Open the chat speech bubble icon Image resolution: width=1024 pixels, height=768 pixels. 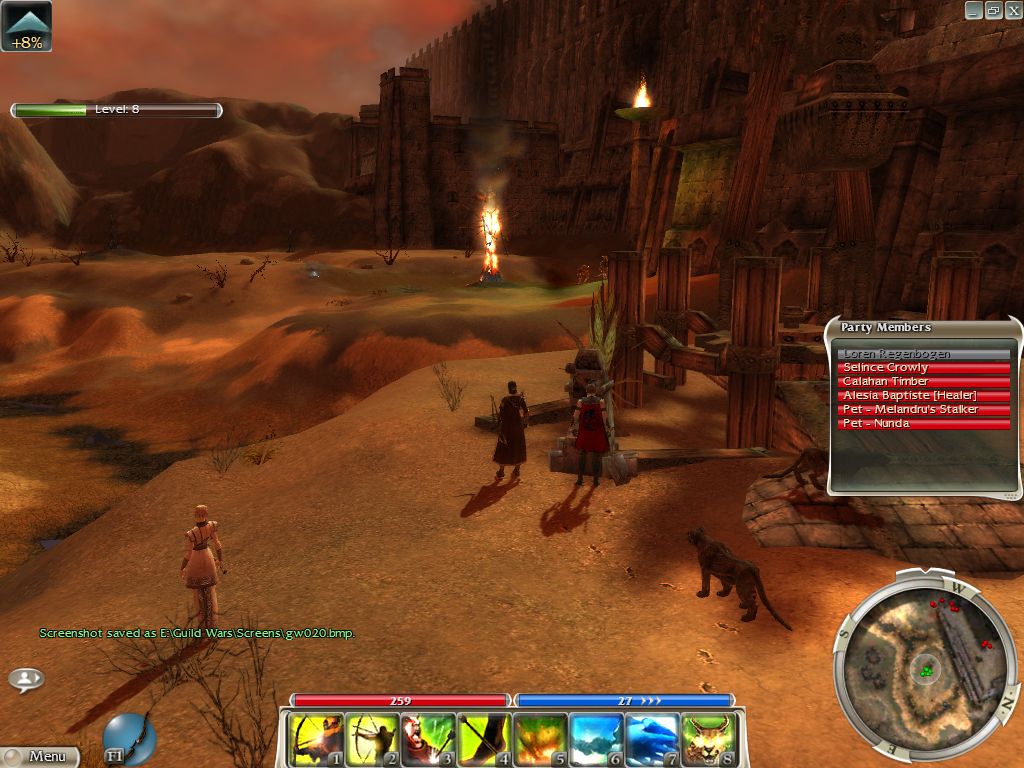[x=26, y=679]
